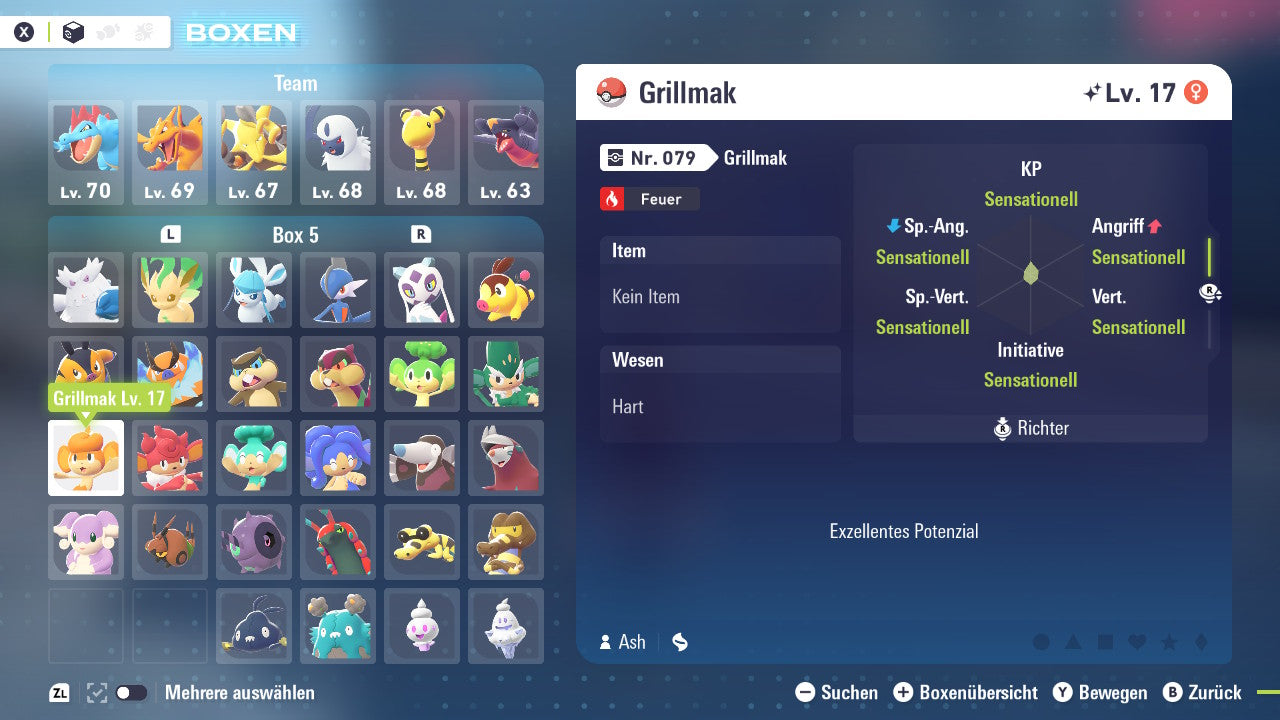The image size is (1280, 720).
Task: Activate the Suchen search button
Action: (x=839, y=692)
